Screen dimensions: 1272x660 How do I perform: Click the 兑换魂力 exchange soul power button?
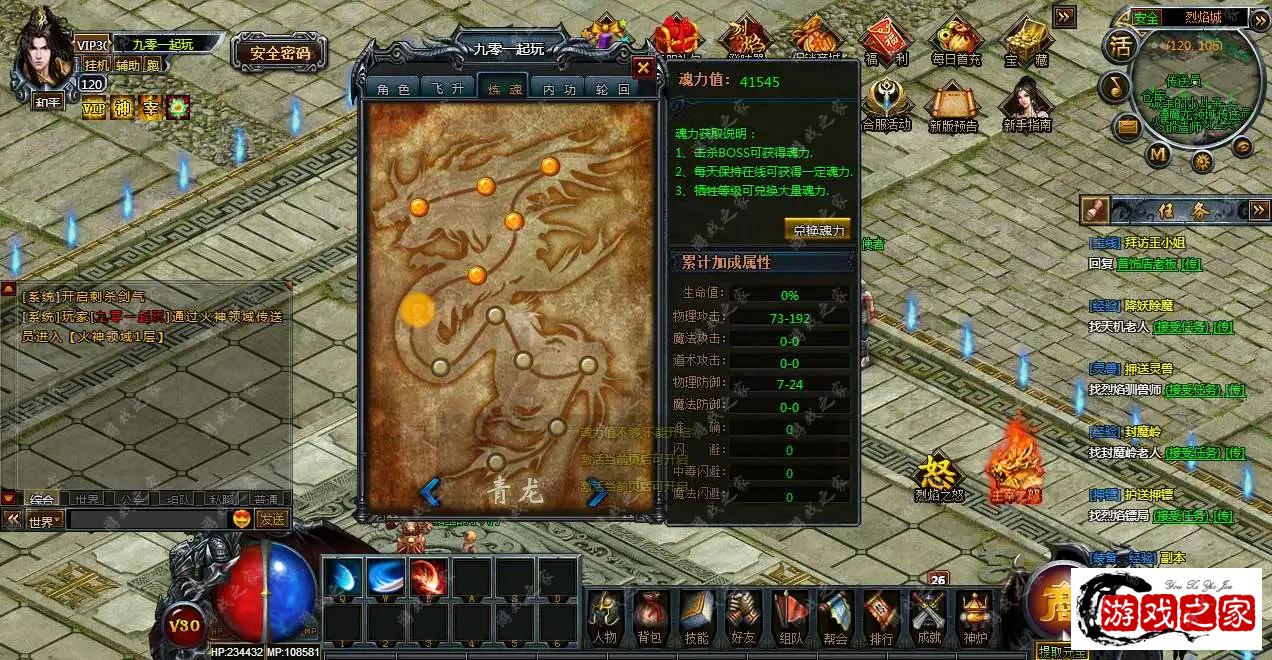tap(818, 229)
